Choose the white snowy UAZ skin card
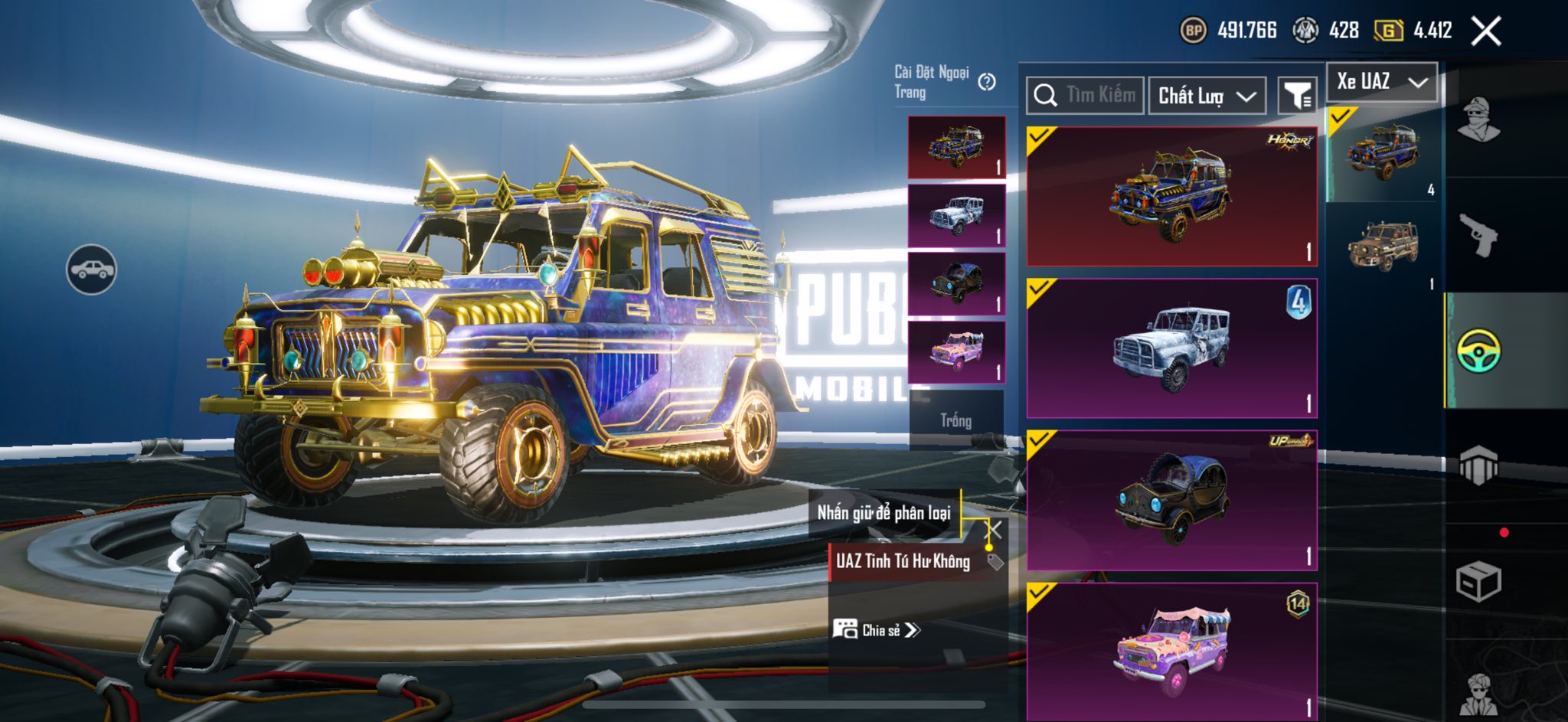The height and width of the screenshot is (722, 1568). tap(1171, 348)
